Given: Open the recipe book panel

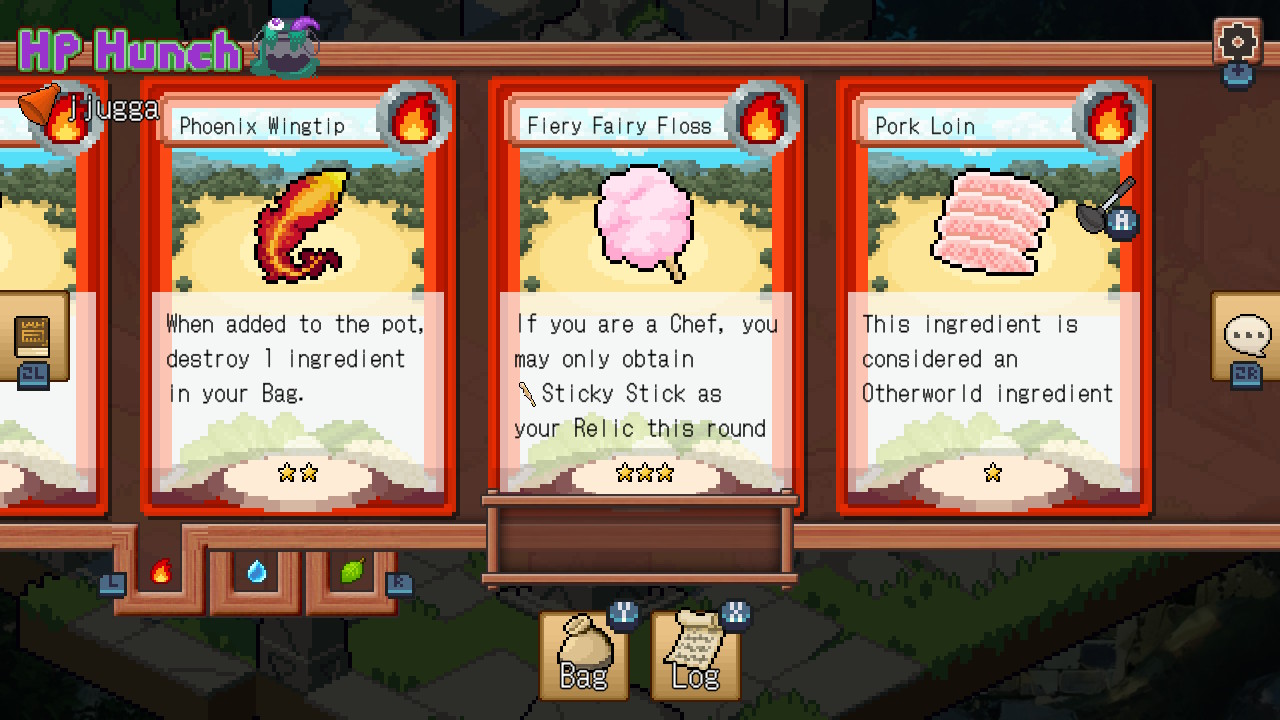Looking at the screenshot, I should pyautogui.click(x=33, y=338).
